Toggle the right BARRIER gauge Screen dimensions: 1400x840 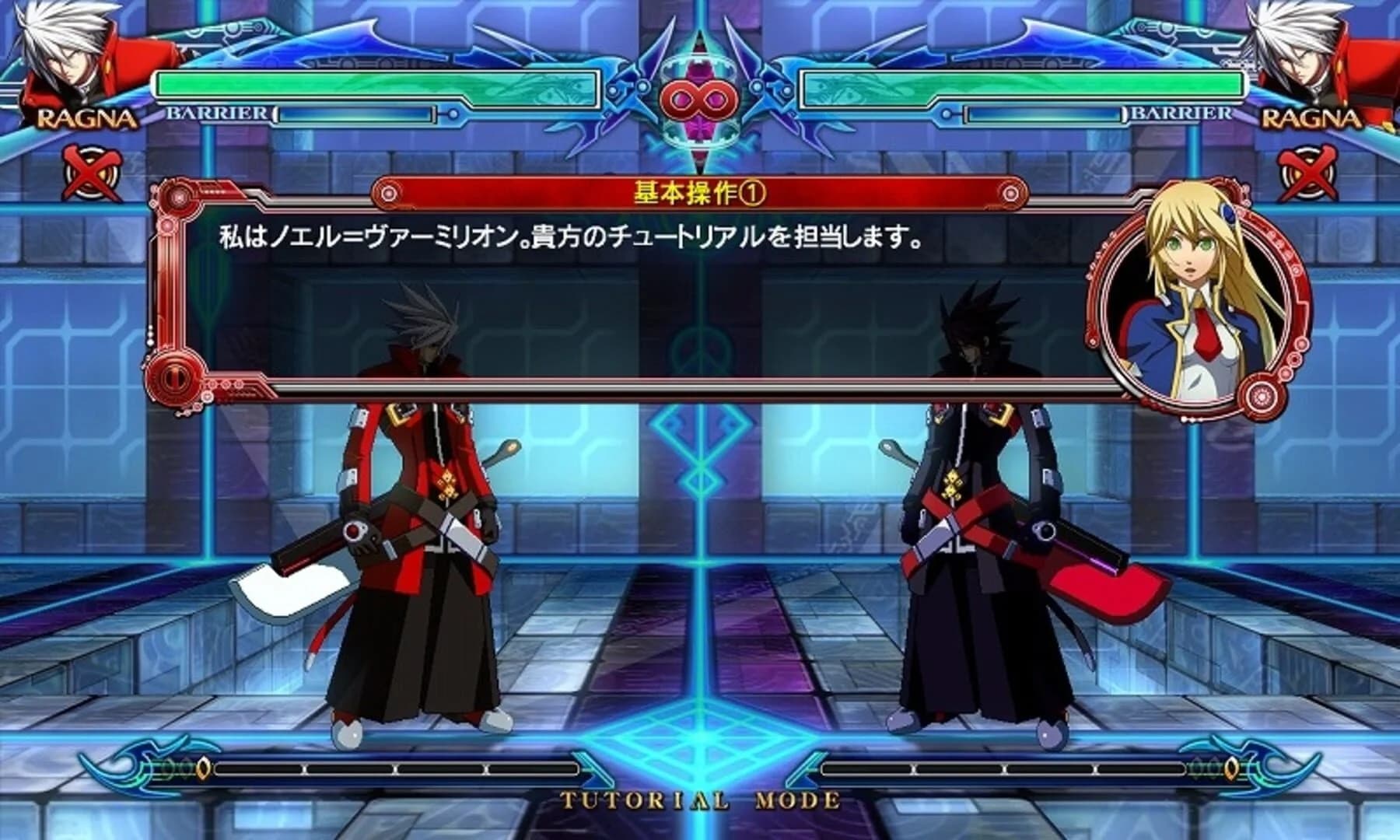tap(1042, 115)
